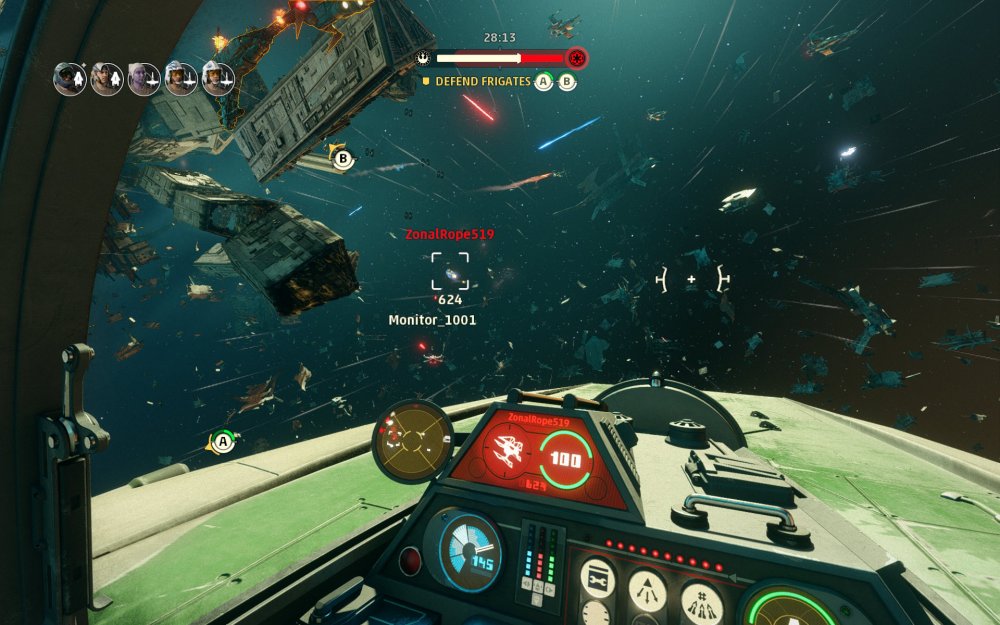Select the squad portrait with the star marker
This screenshot has width=1000, height=625.
(70, 78)
